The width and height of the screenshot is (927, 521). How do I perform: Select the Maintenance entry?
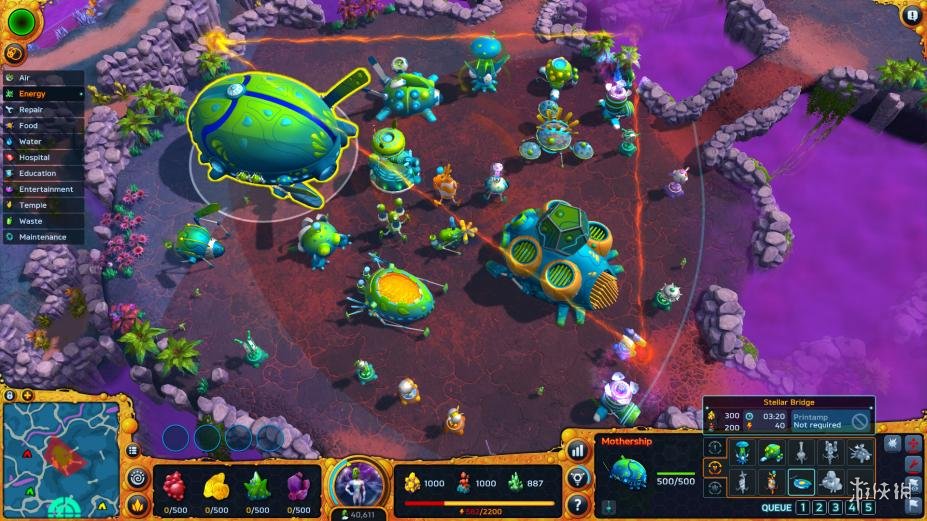pyautogui.click(x=42, y=237)
